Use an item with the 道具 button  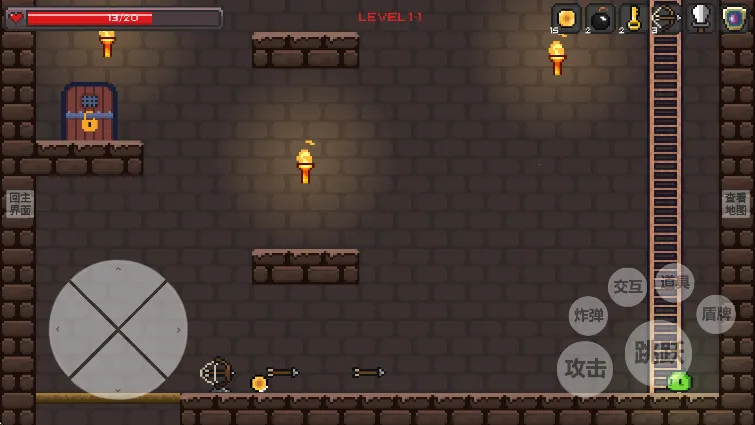(674, 283)
